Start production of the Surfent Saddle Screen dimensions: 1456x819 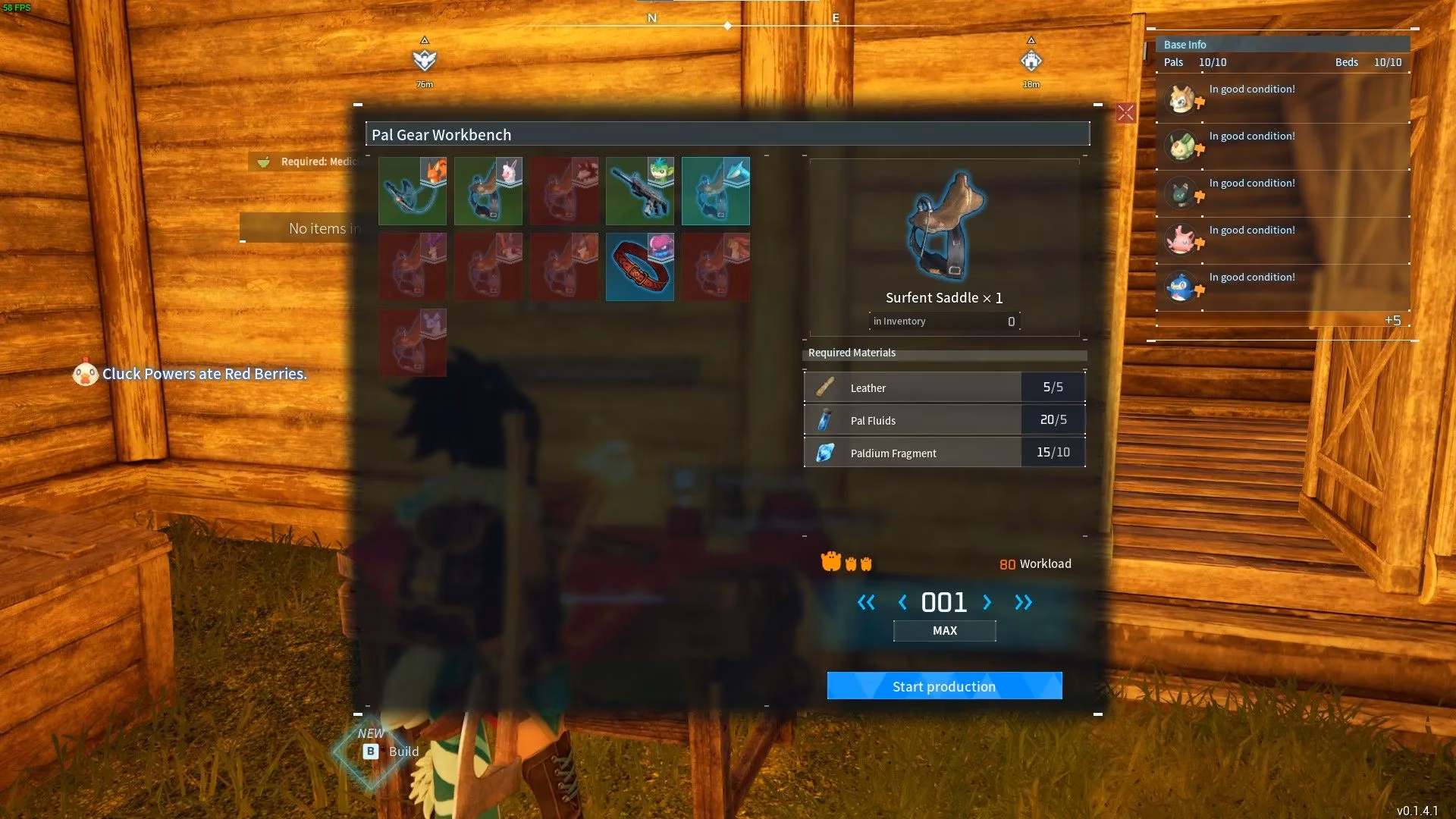click(944, 686)
